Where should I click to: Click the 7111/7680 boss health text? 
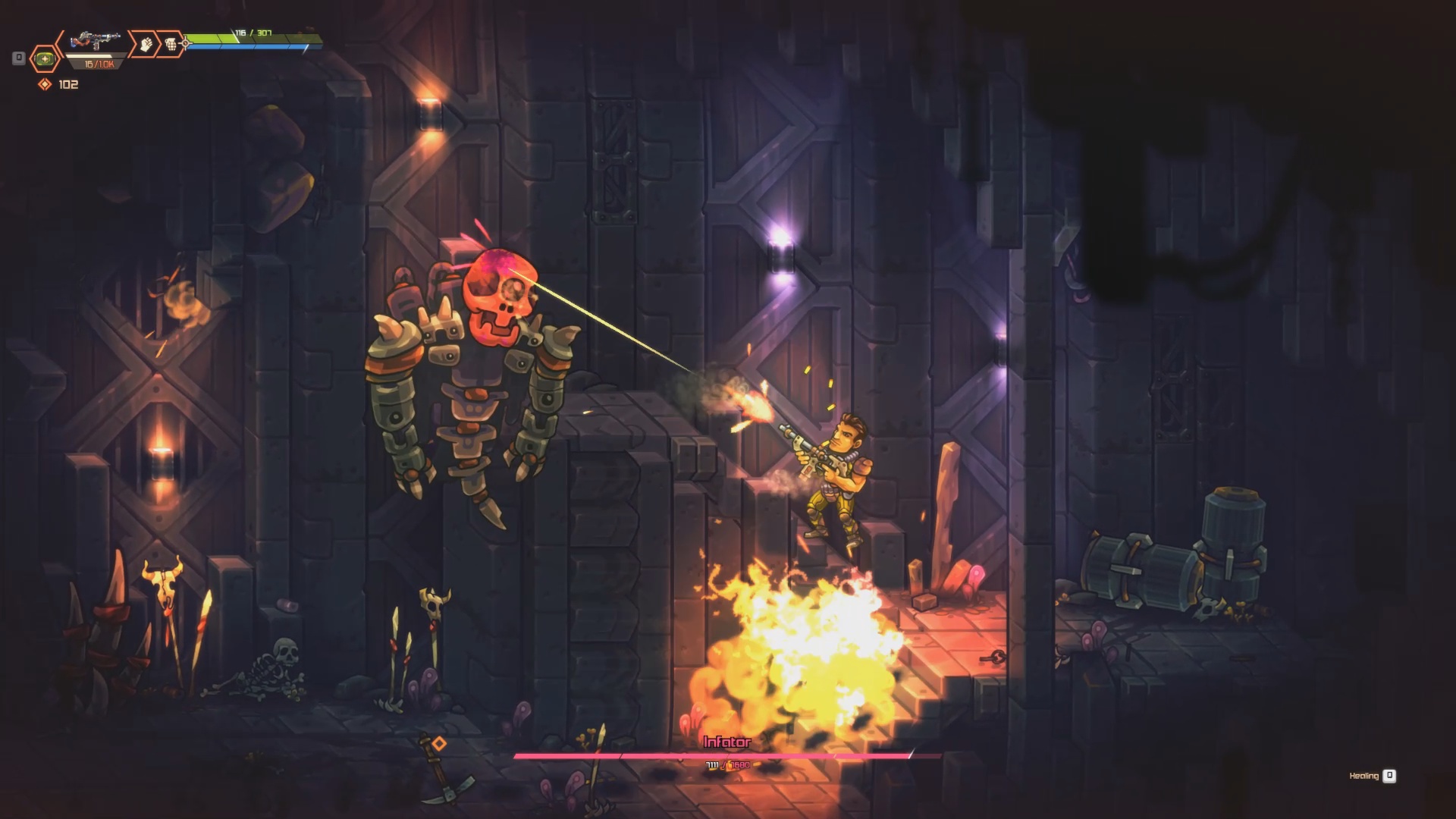pyautogui.click(x=727, y=765)
